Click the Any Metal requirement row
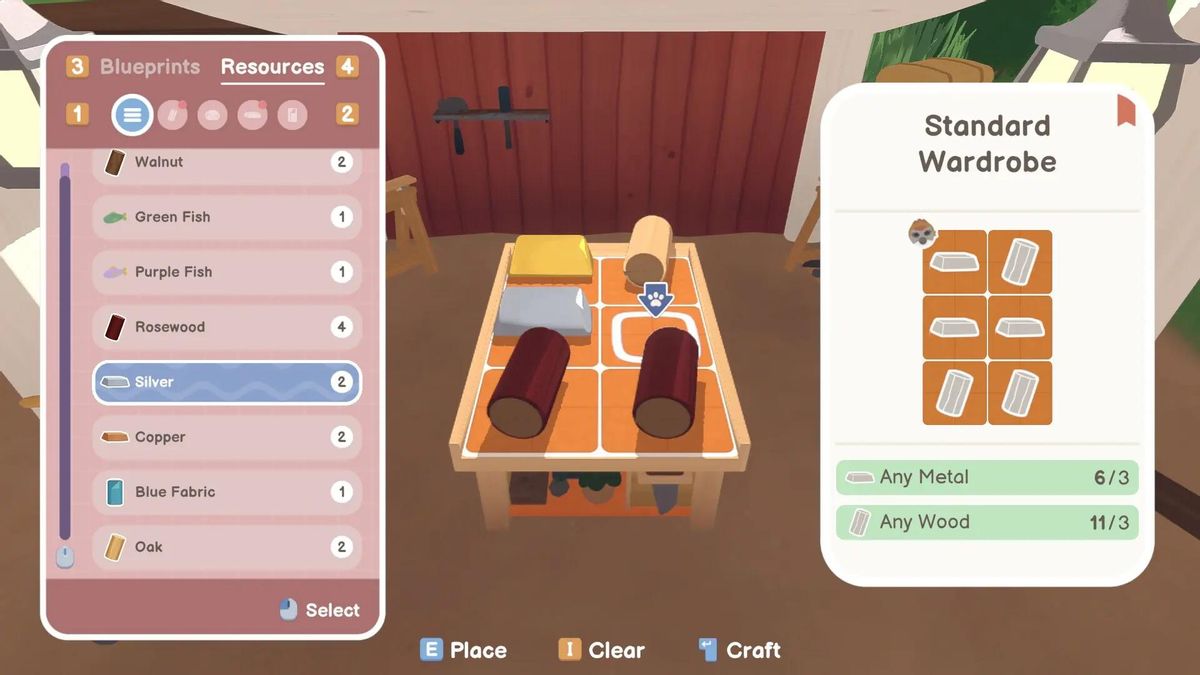1200x675 pixels. click(x=987, y=478)
